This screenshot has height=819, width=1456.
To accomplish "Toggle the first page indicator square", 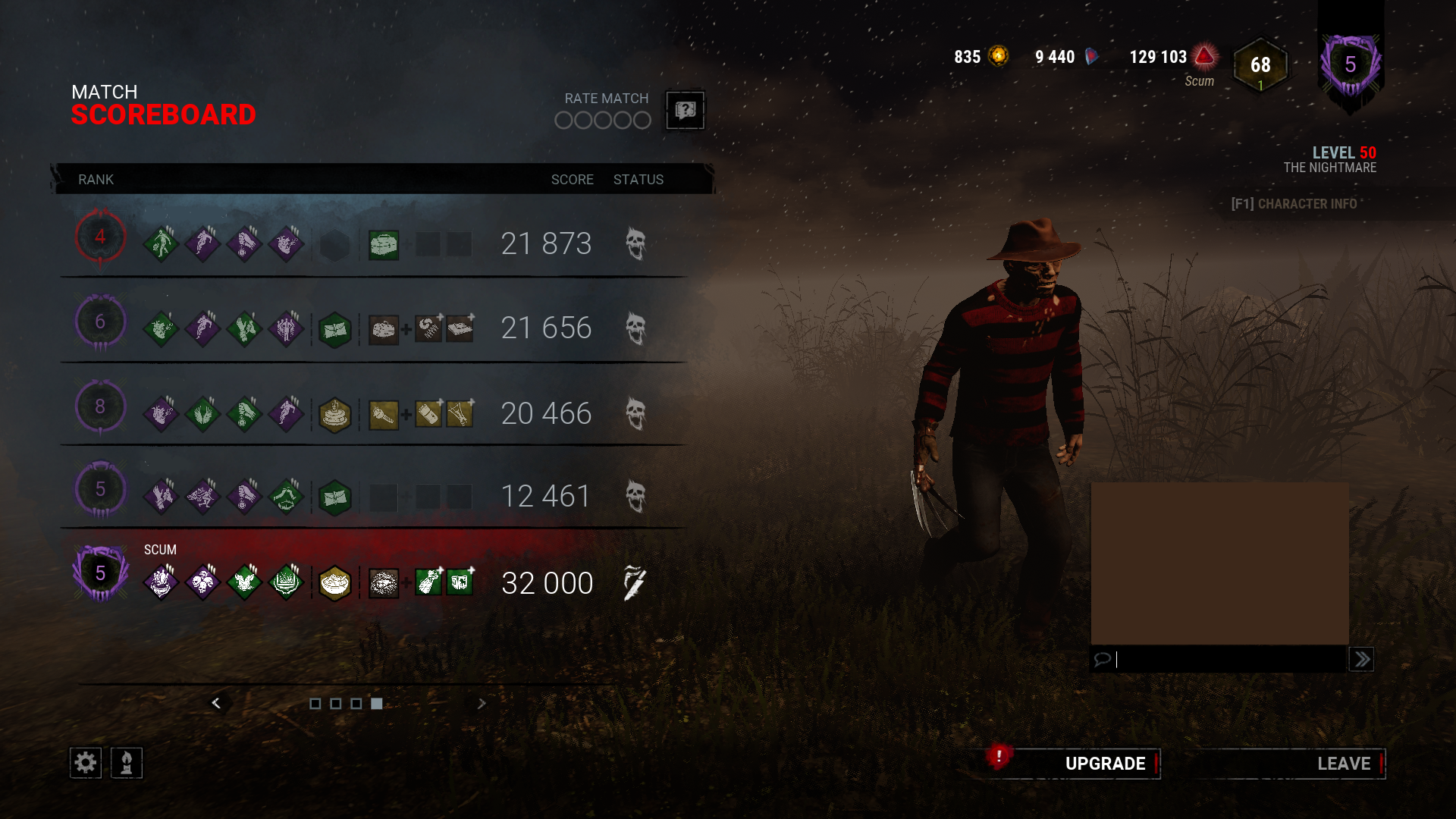I will [x=317, y=704].
